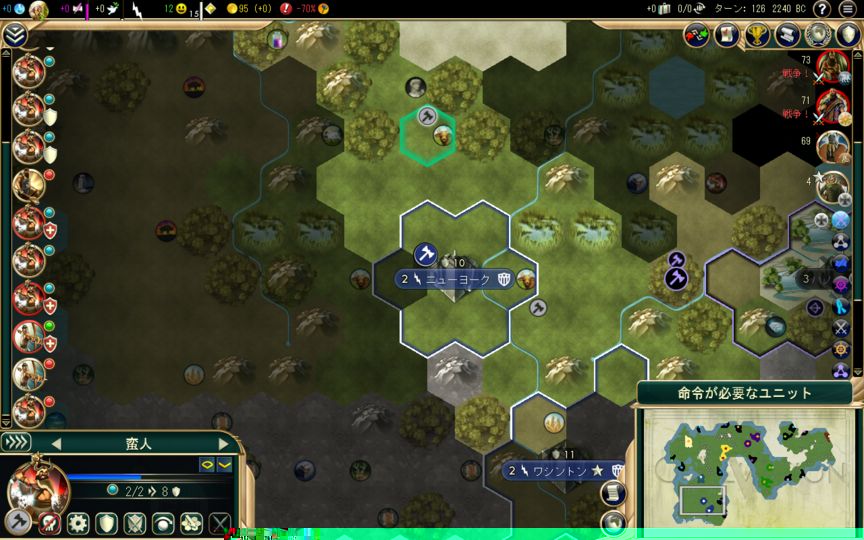Select the New York city banner

point(458,280)
